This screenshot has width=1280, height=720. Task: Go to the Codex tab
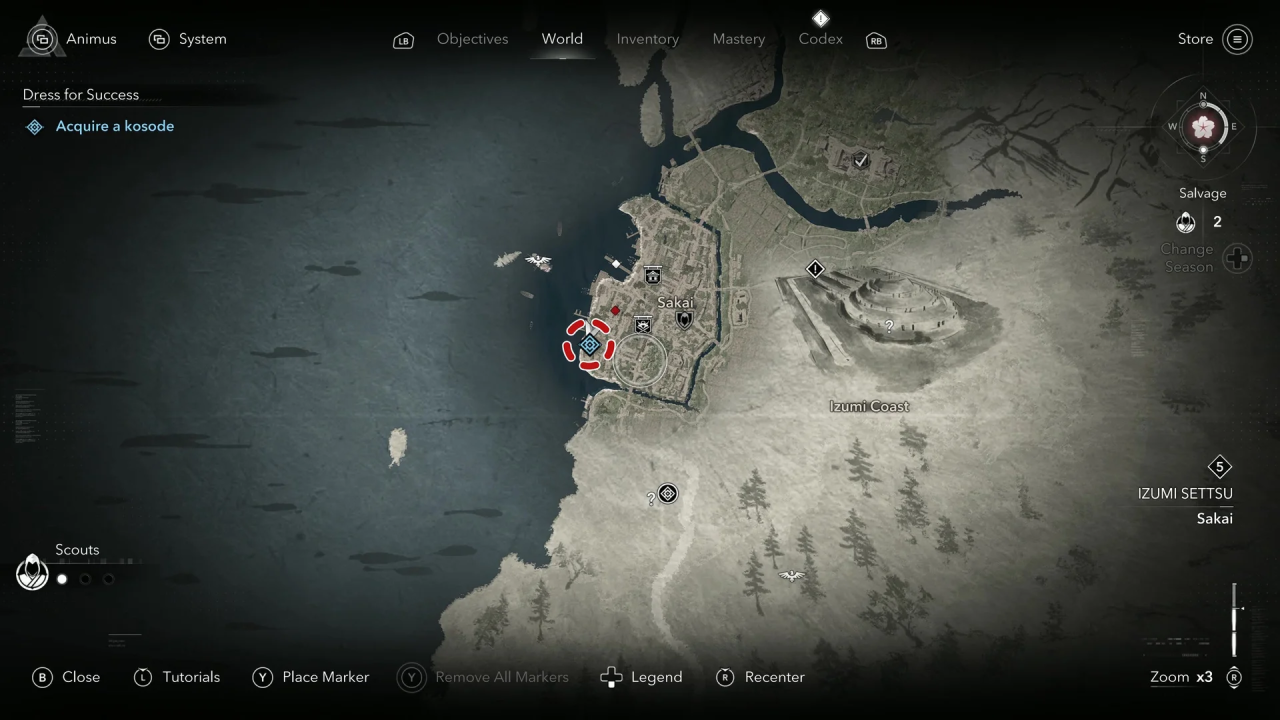click(x=820, y=39)
